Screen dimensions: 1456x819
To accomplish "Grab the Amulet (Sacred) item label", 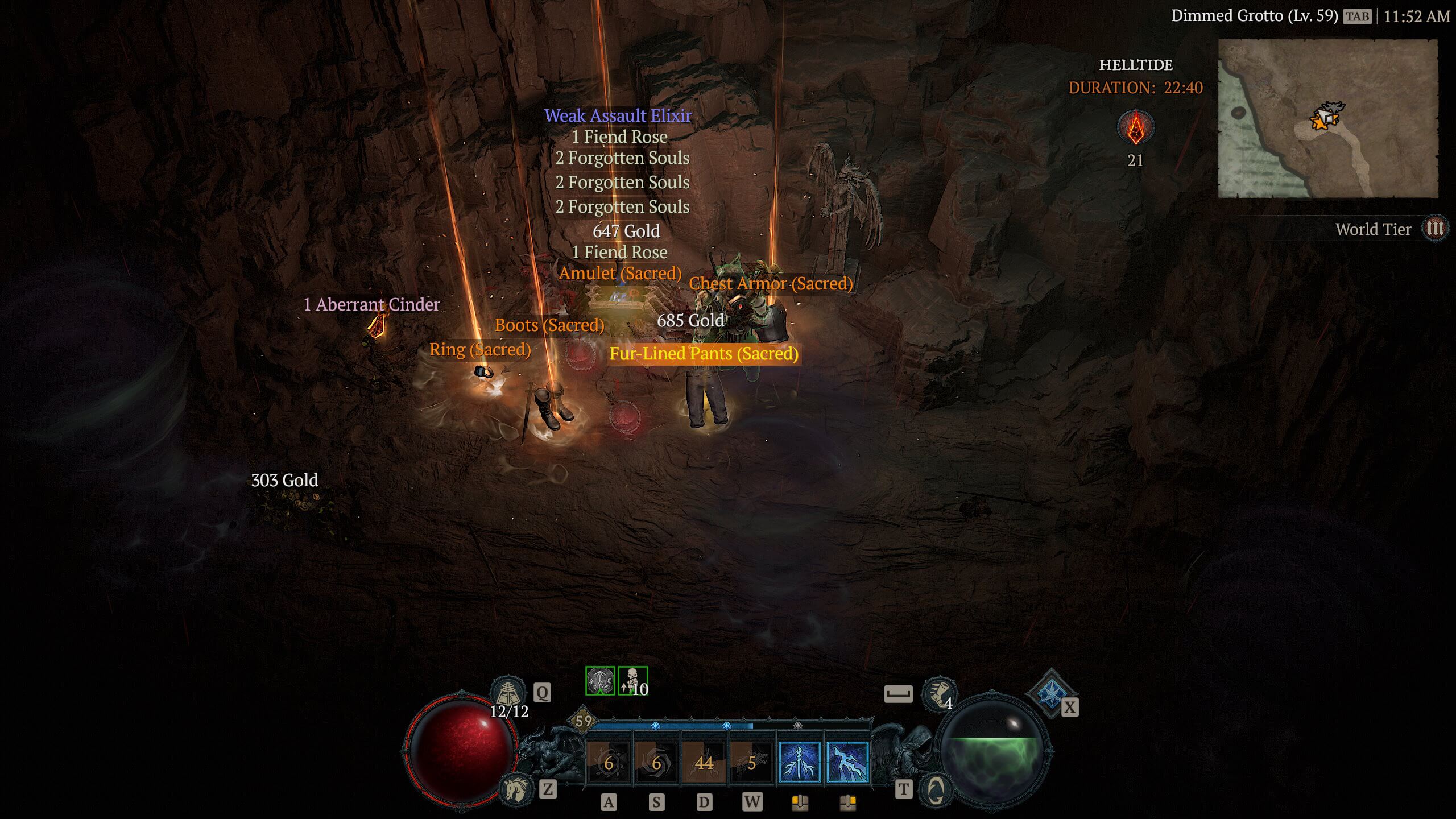I will point(620,274).
